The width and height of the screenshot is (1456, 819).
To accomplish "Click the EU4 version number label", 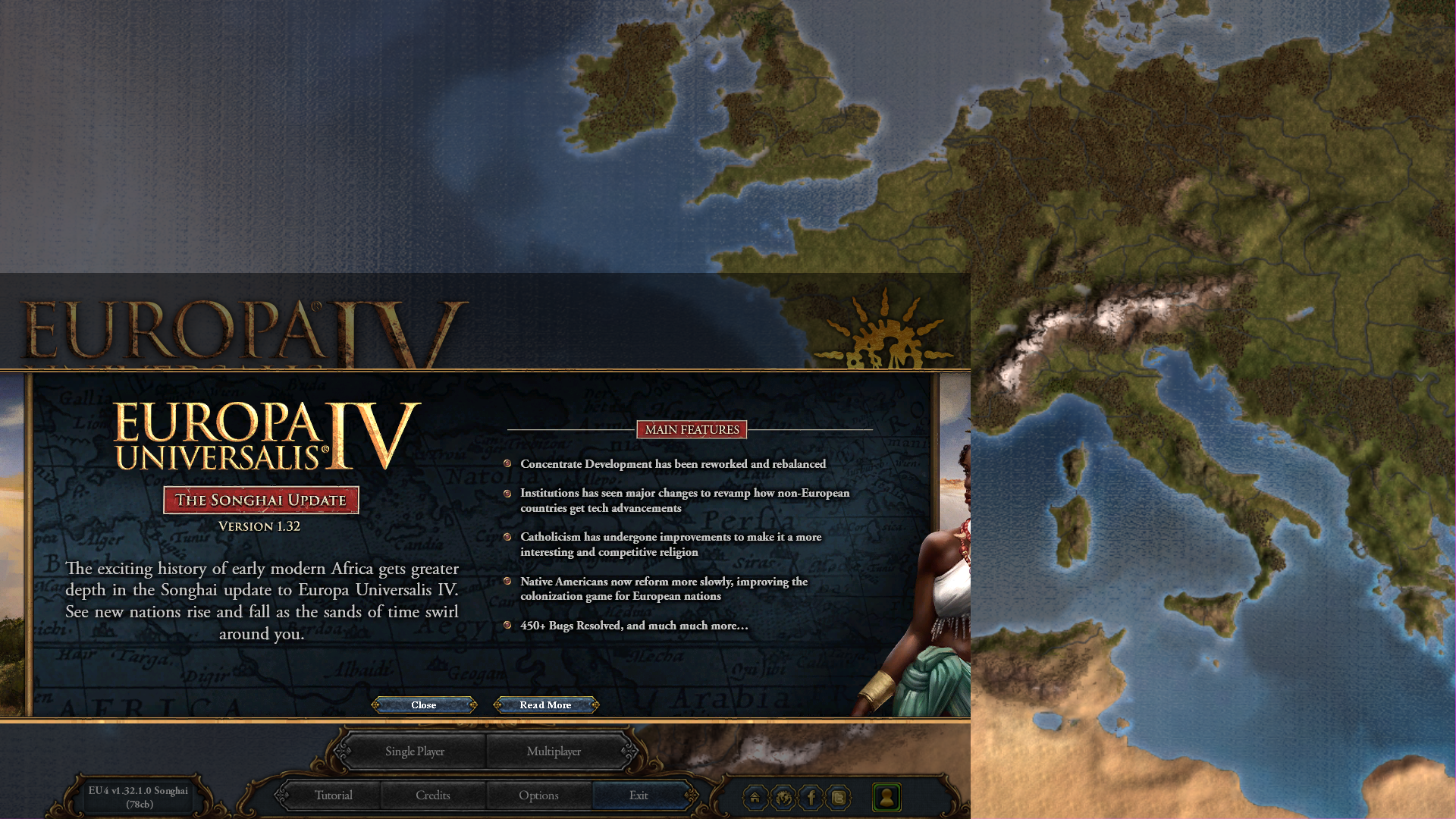I will click(137, 797).
